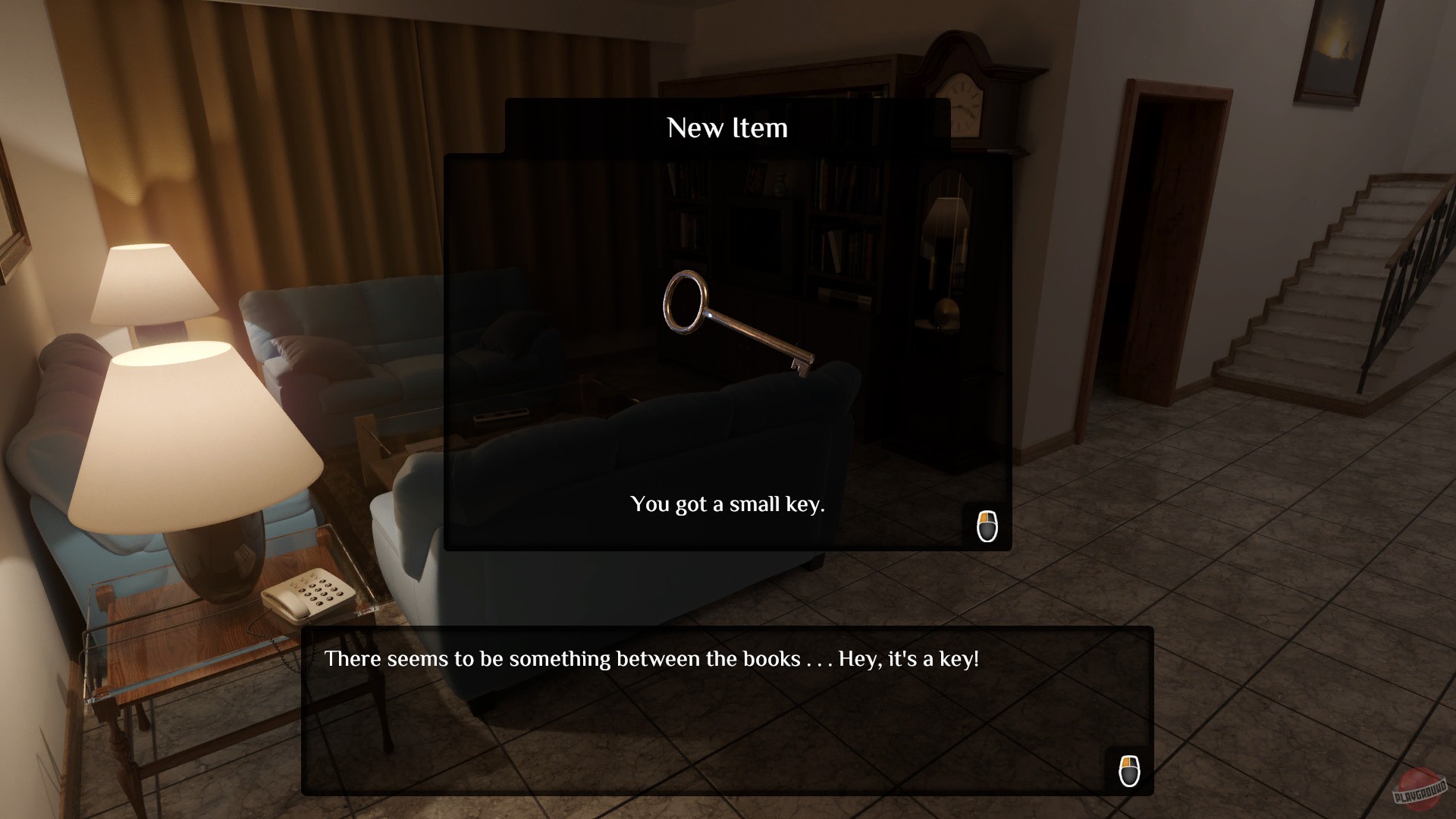1456x819 pixels.
Task: Select the dialogue text about the books
Action: point(652,660)
